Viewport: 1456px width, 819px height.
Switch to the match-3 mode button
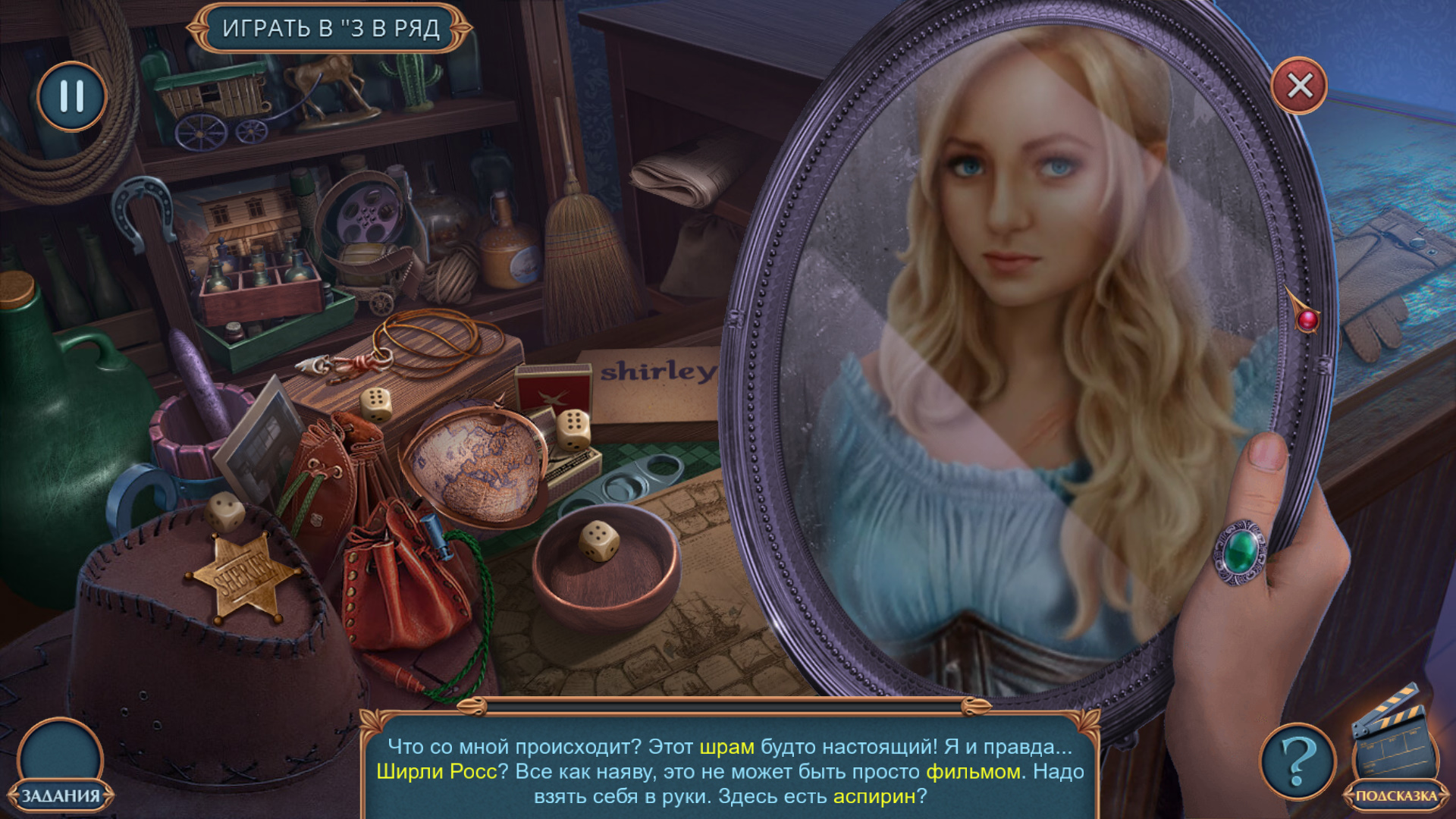(x=331, y=29)
